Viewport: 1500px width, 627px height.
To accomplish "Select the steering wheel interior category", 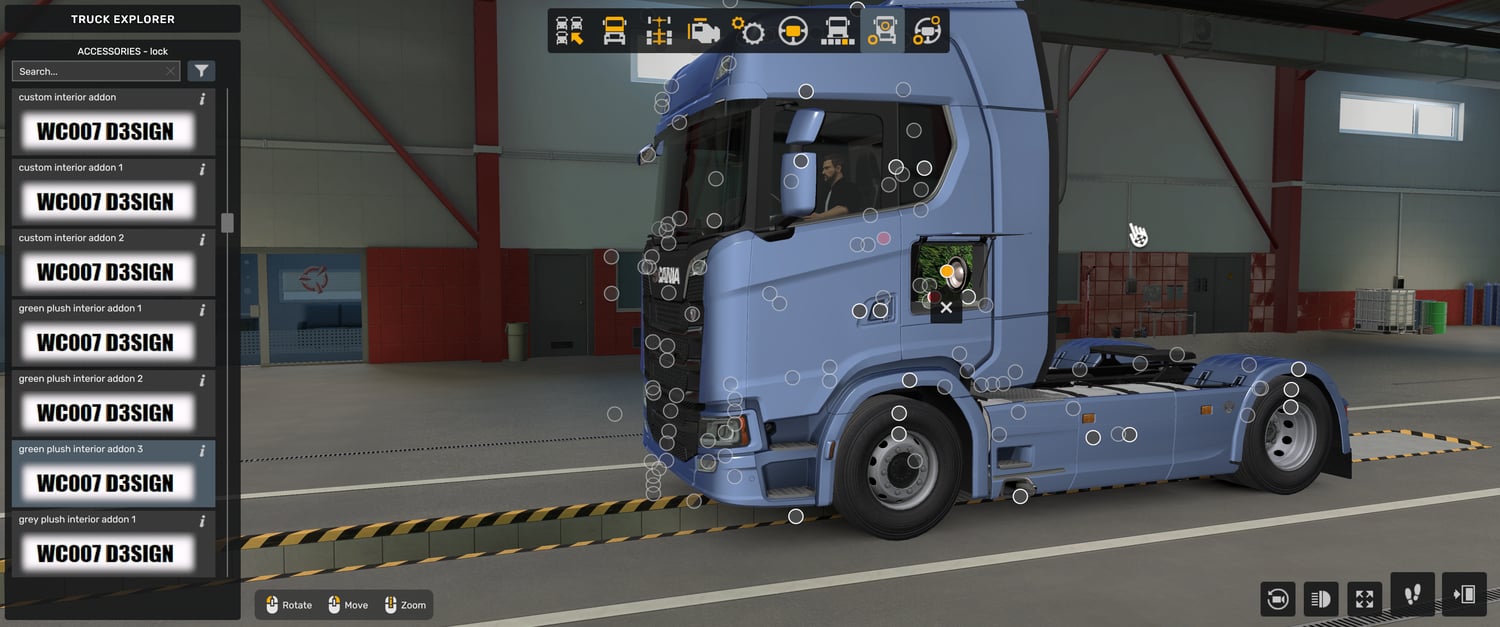I will click(793, 32).
